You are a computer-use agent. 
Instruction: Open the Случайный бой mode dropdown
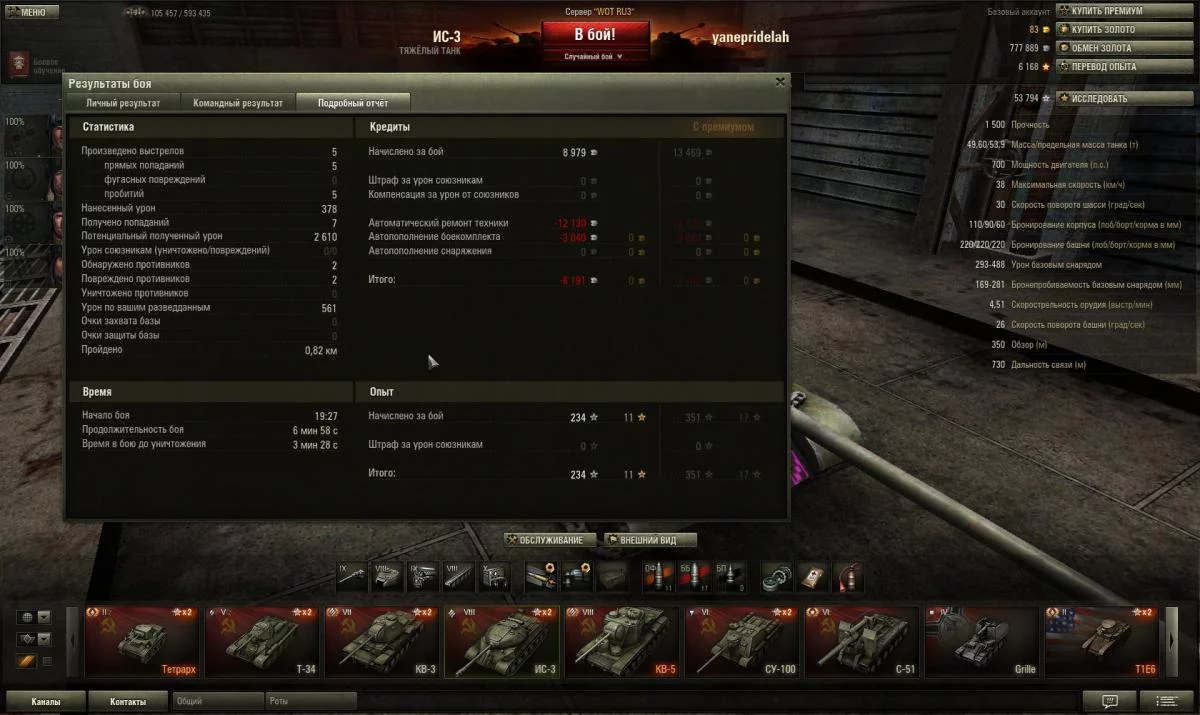click(595, 57)
